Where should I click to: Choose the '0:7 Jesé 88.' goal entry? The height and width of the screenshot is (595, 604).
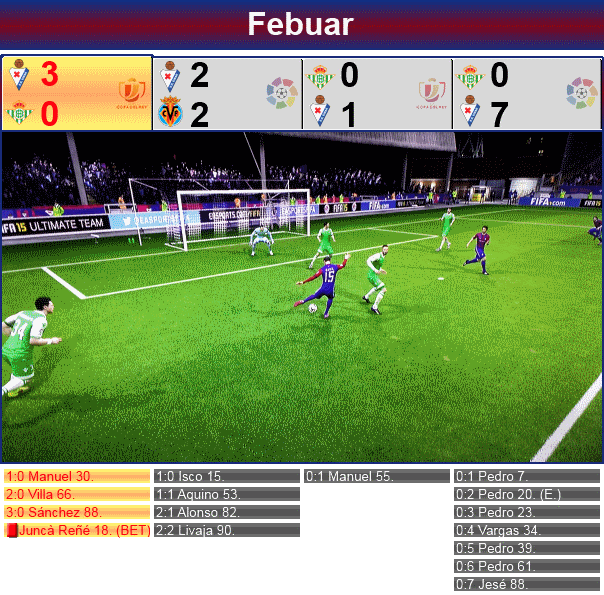[x=527, y=584]
